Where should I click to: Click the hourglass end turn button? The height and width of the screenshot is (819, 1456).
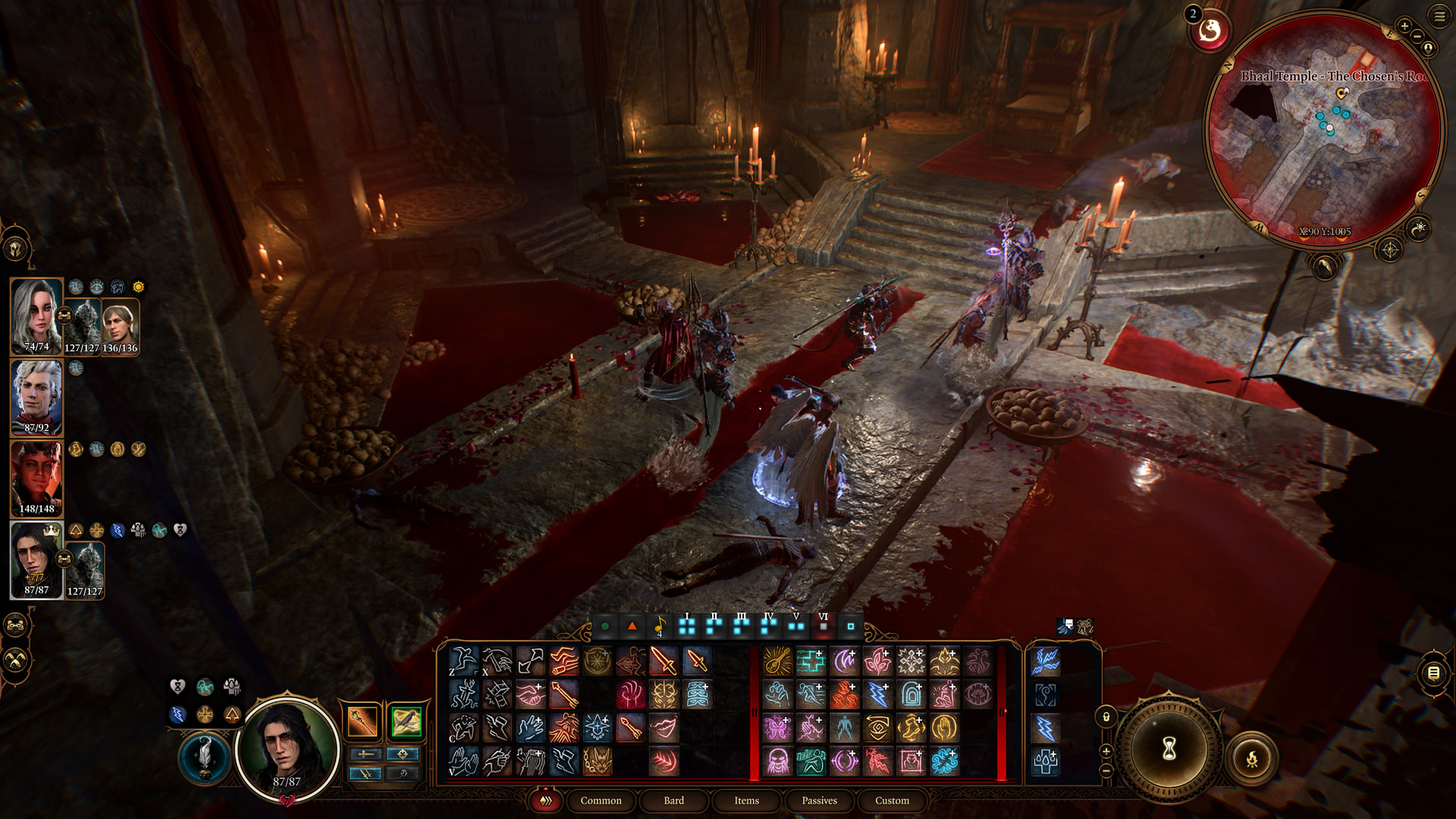click(x=1169, y=748)
